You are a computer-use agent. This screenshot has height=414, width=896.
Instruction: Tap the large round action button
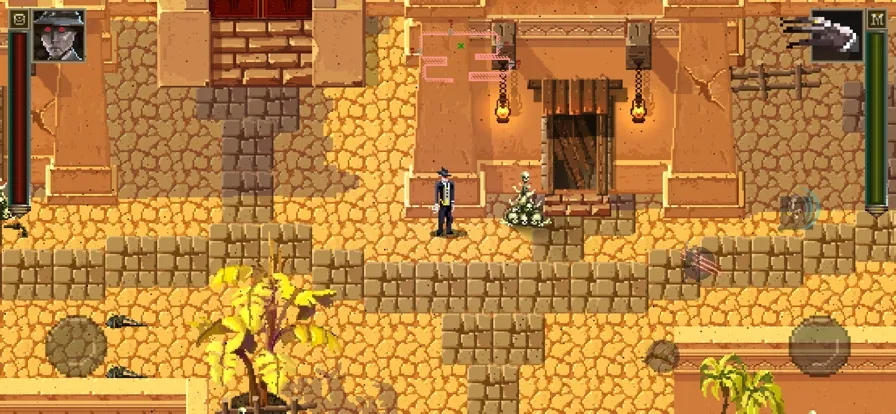pyautogui.click(x=819, y=345)
